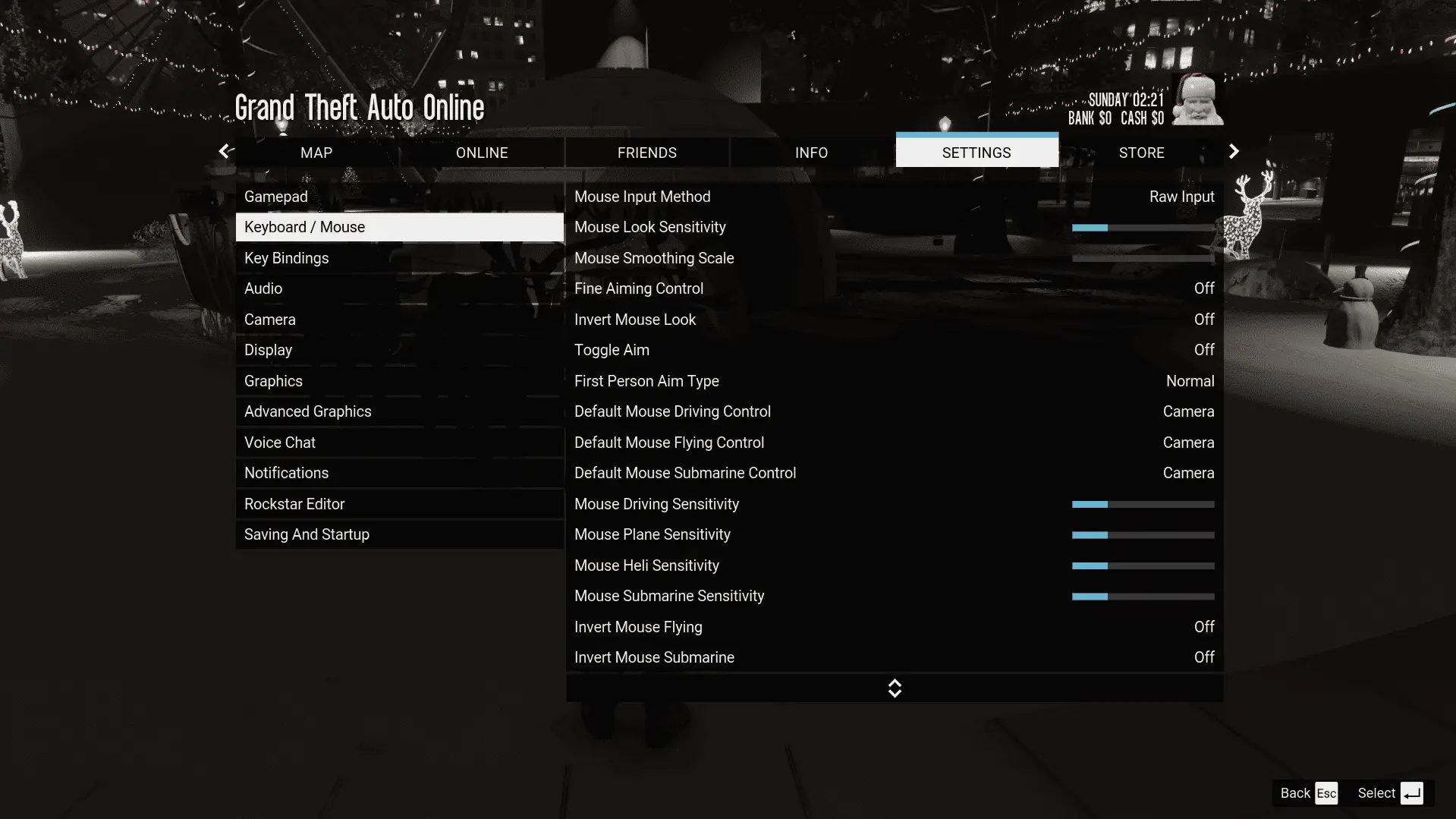Viewport: 1456px width, 819px height.
Task: Go to the FRIENDS tab
Action: click(646, 153)
